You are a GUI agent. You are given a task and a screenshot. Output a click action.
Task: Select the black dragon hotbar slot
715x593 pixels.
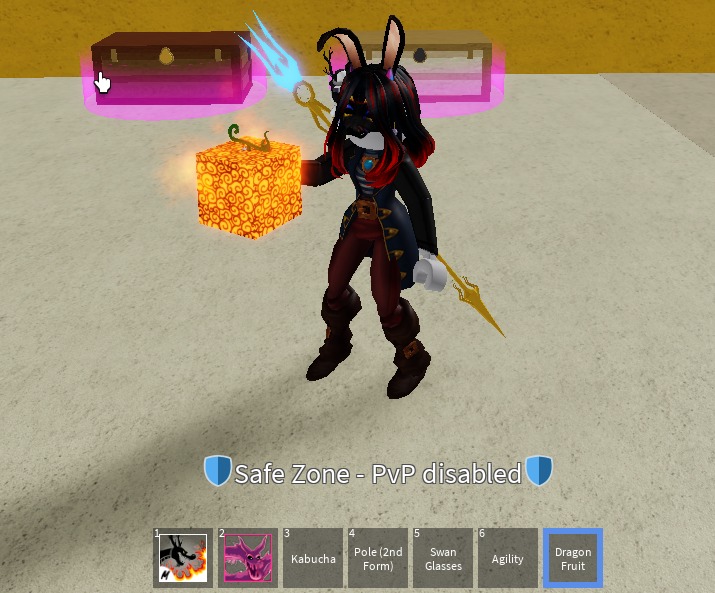pos(183,558)
